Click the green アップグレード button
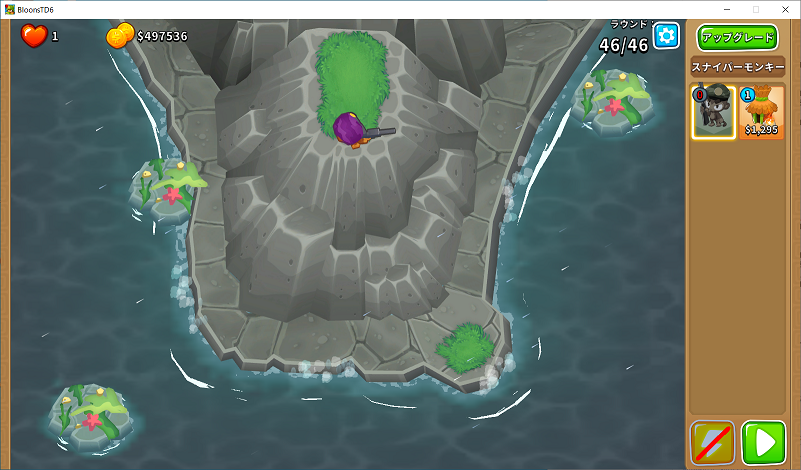The image size is (801, 470). click(x=737, y=38)
